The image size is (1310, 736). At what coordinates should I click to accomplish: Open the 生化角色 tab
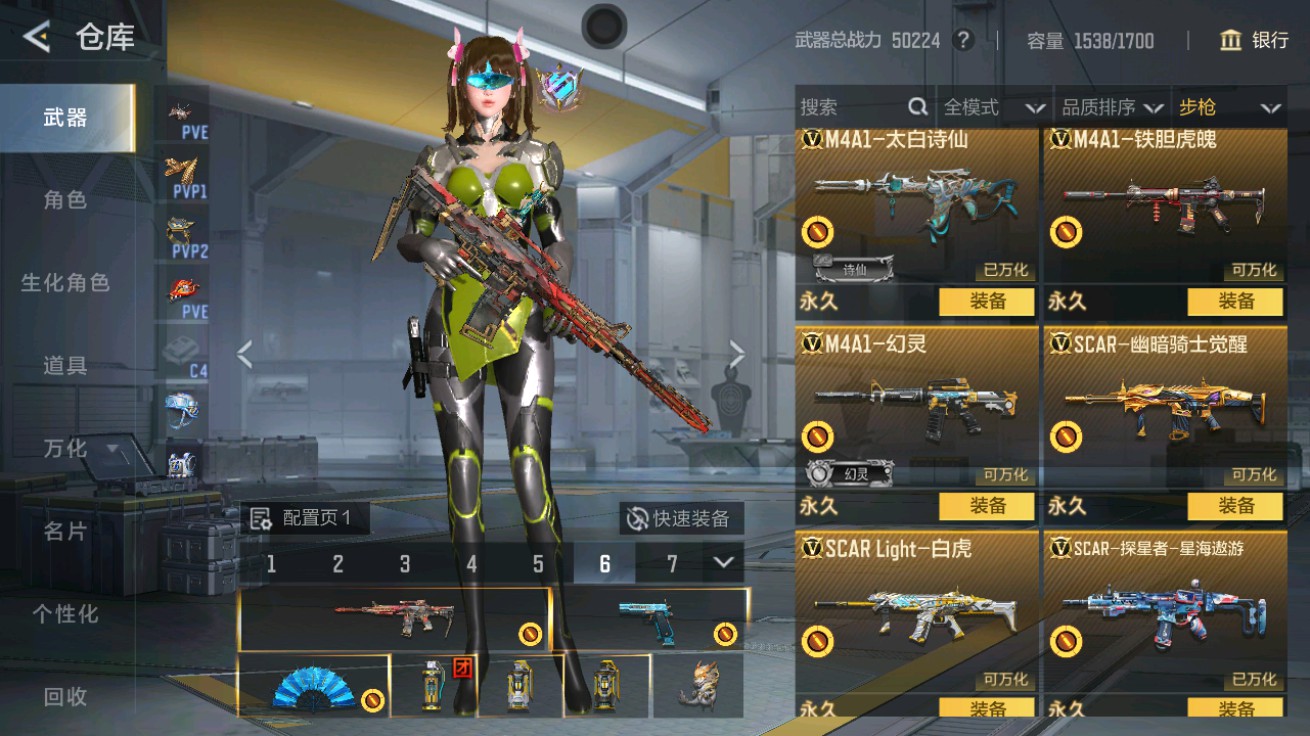65,283
